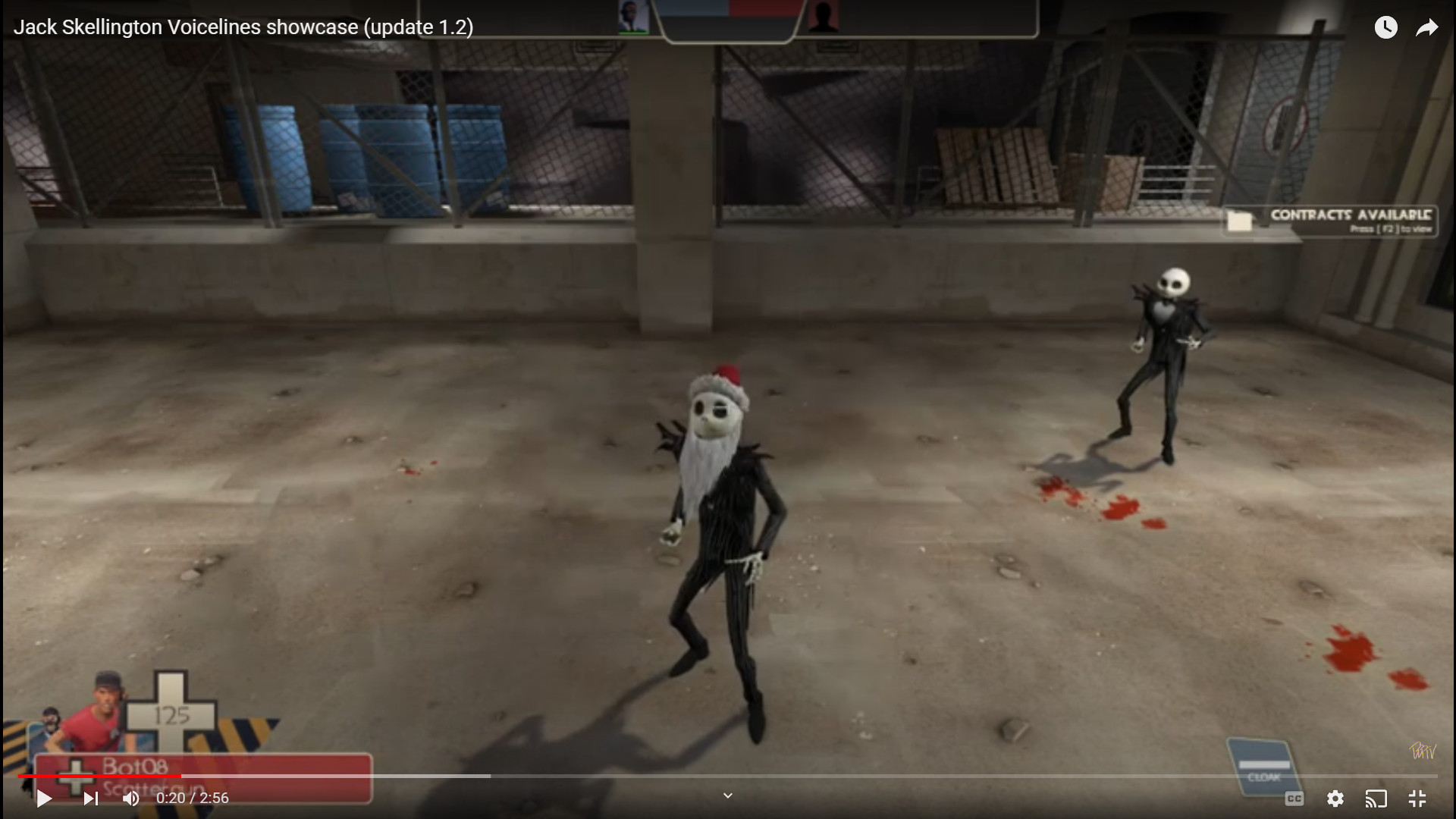Share the video via the arrow icon

[x=1428, y=27]
